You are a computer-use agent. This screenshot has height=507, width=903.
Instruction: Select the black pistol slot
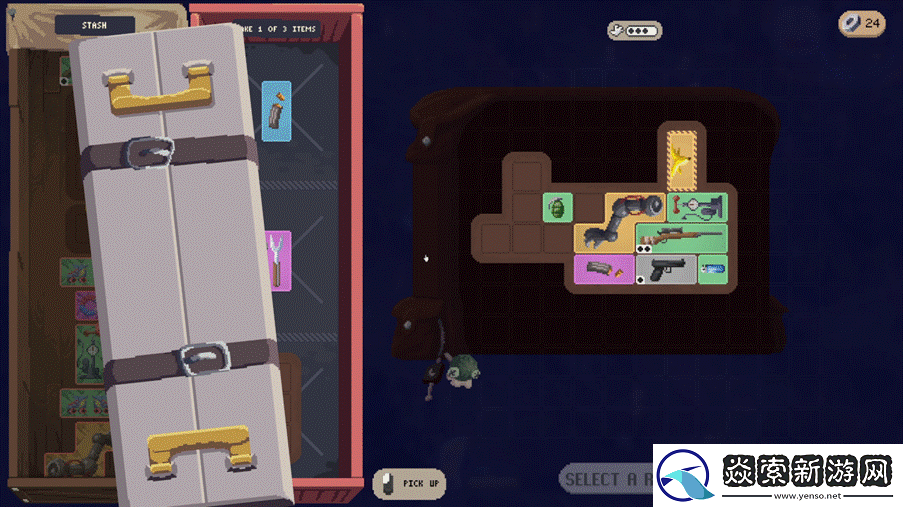coord(665,269)
